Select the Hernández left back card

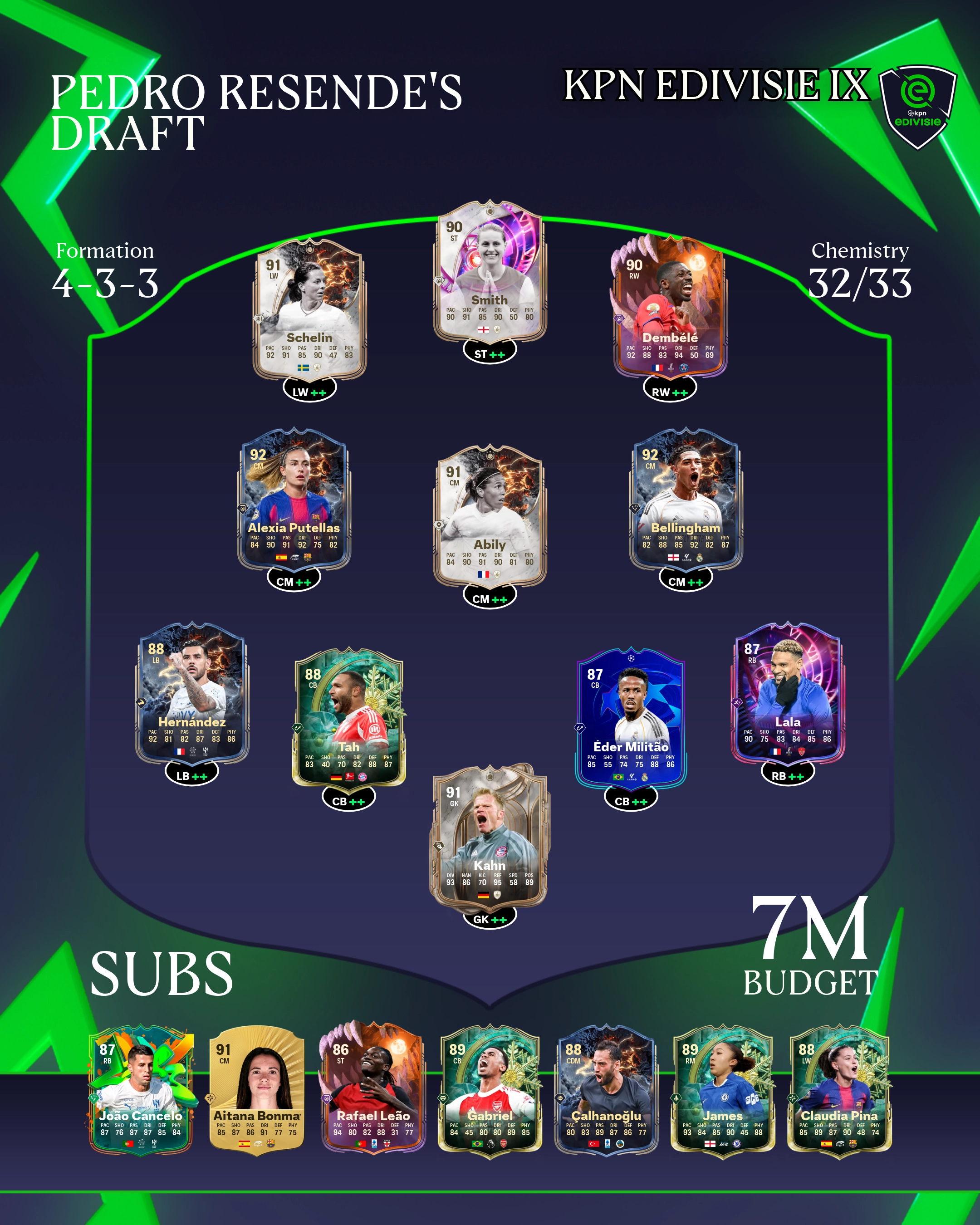point(192,694)
